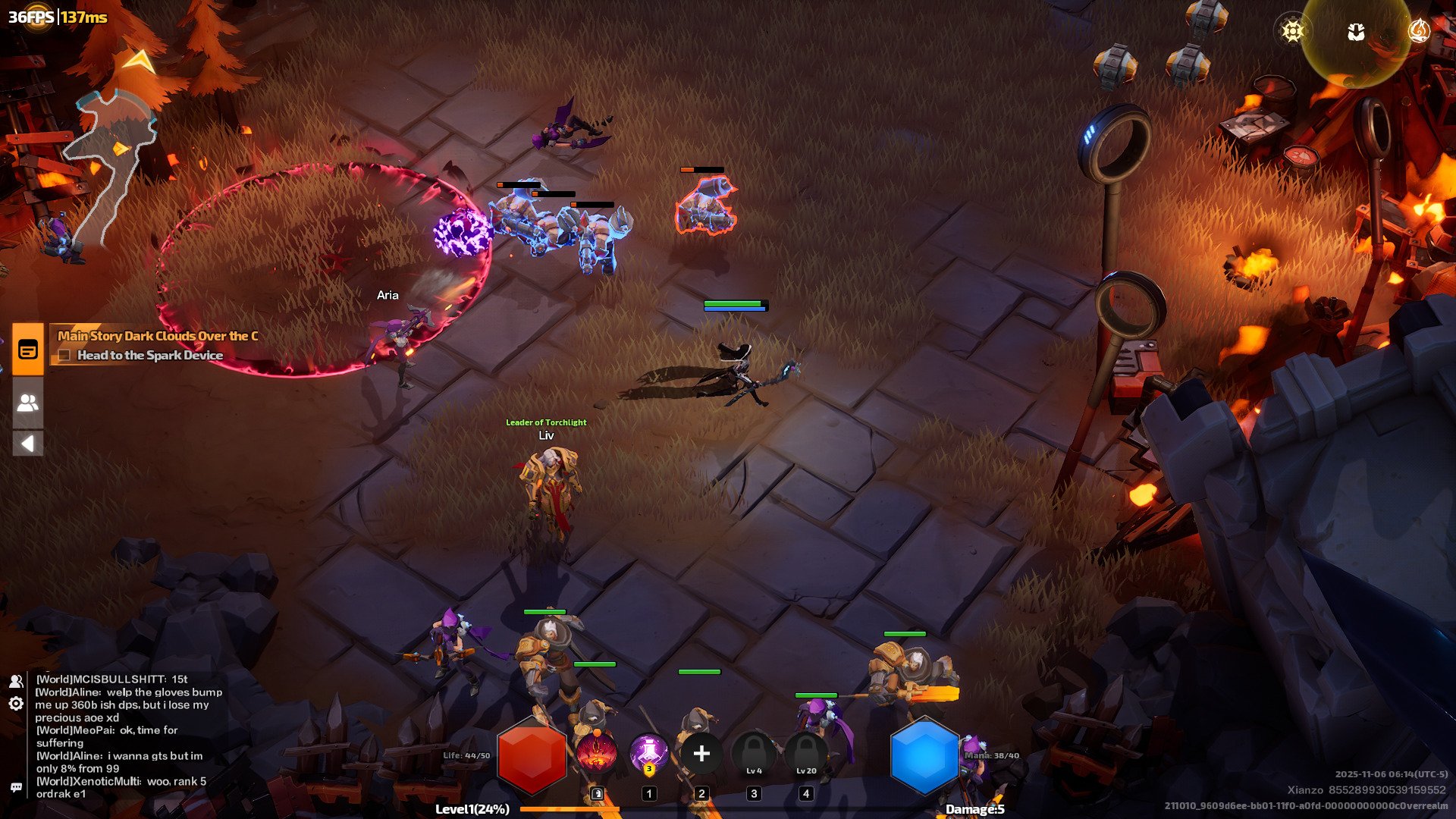
Task: Use the purple potion skill in slot 1
Action: [648, 753]
